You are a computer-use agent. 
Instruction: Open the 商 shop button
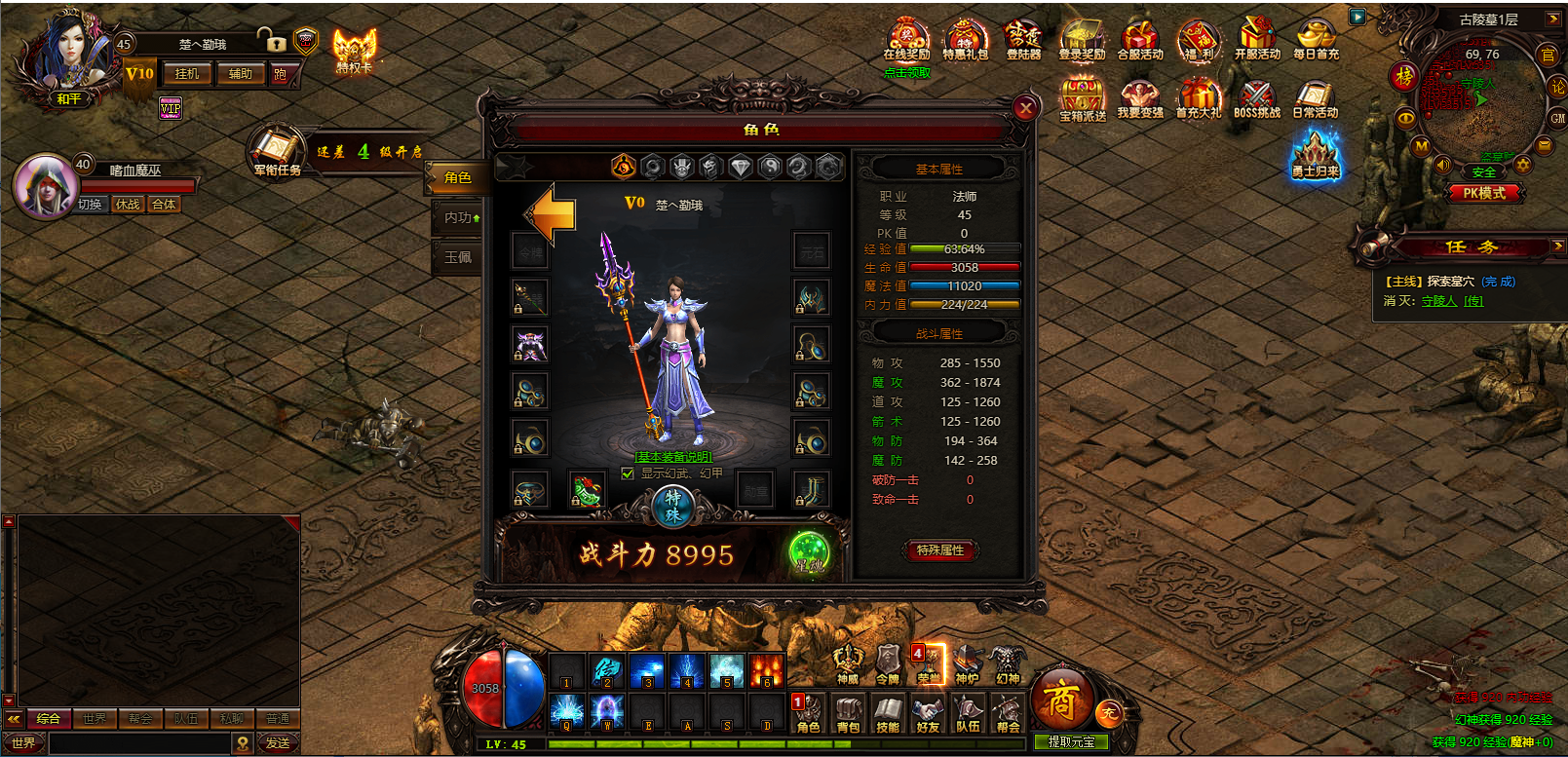(1060, 699)
